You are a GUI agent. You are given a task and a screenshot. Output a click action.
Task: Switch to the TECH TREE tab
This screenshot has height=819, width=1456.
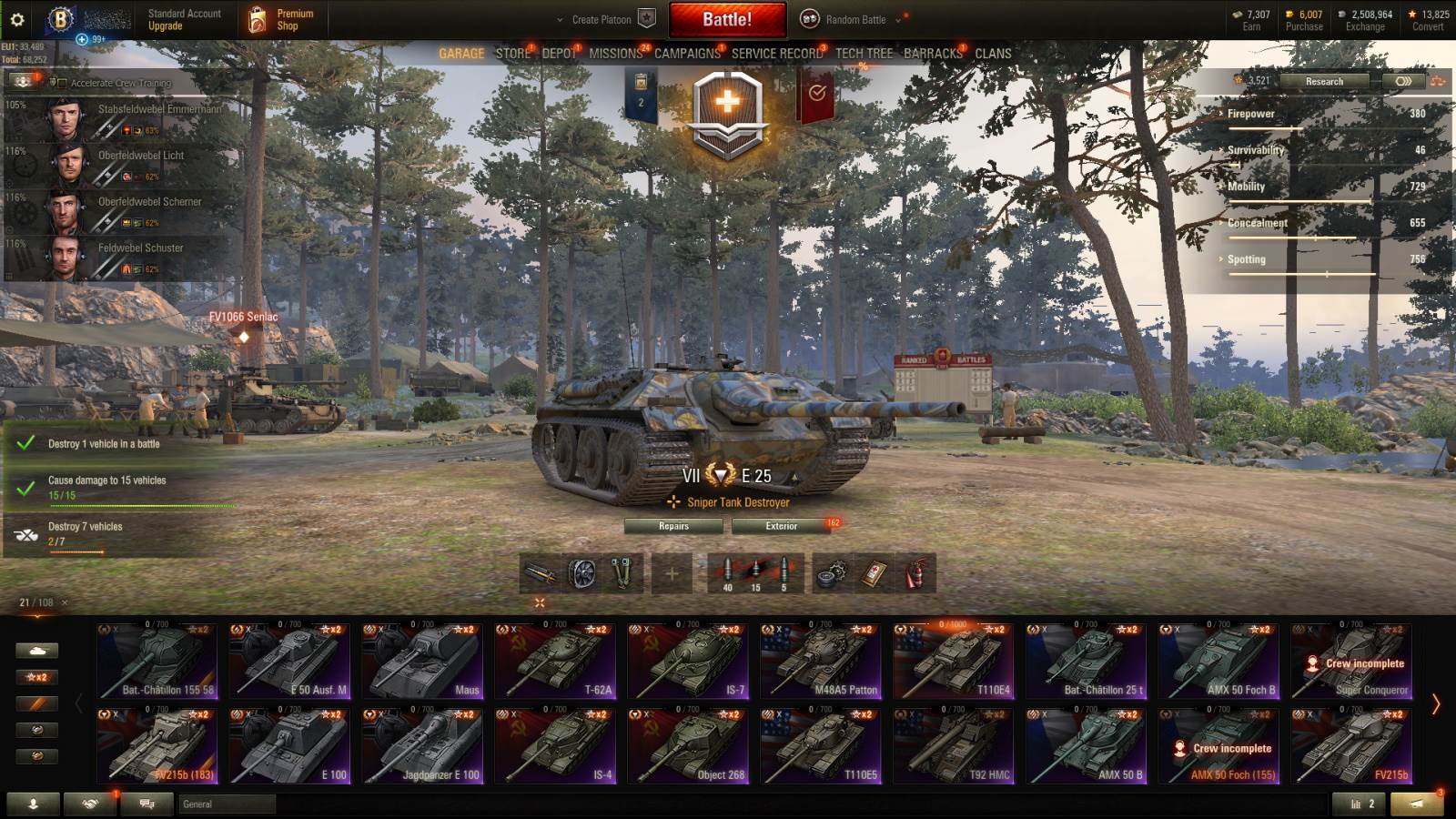[x=864, y=54]
